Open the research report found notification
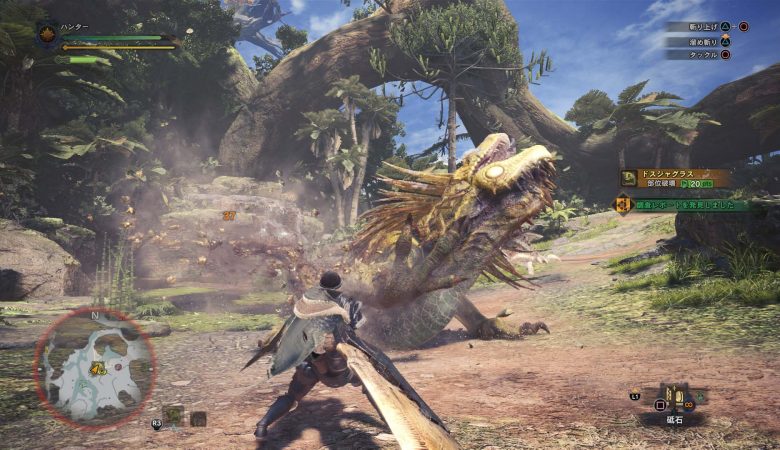The image size is (780, 450). click(x=683, y=205)
